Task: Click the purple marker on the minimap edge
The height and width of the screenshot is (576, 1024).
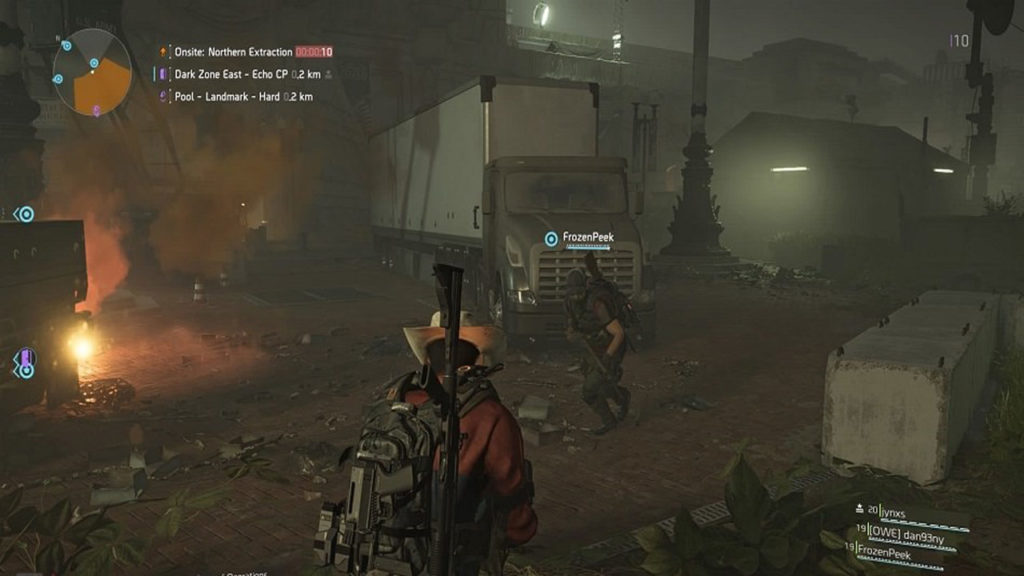Action: tap(96, 109)
